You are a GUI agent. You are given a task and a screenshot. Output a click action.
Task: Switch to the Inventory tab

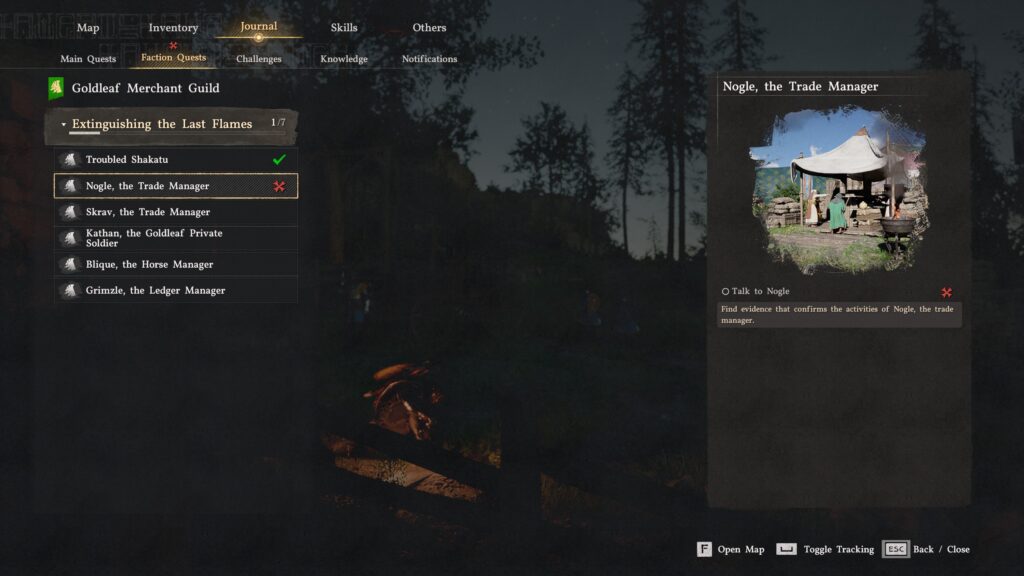coord(173,28)
